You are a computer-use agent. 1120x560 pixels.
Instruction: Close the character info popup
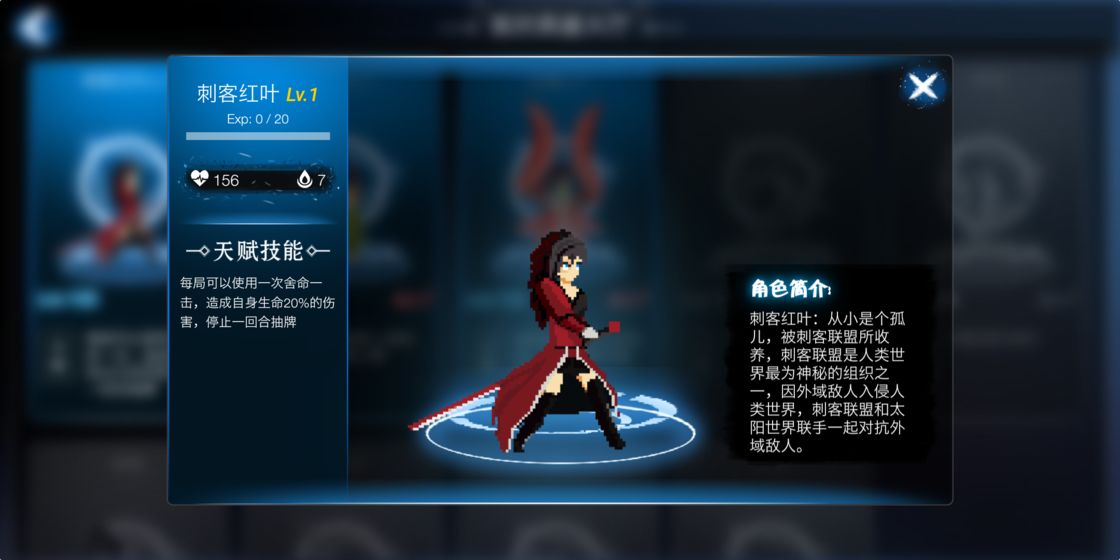pyautogui.click(x=922, y=86)
